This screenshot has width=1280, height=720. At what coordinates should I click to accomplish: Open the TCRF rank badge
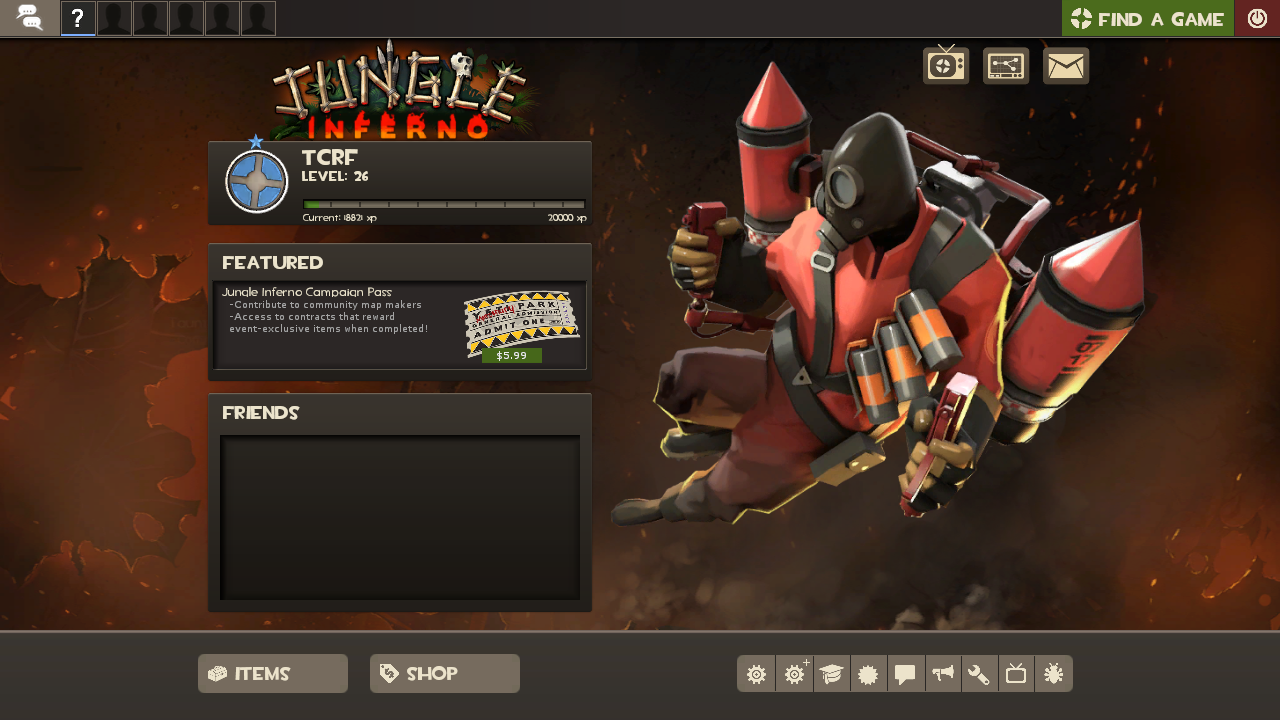pyautogui.click(x=257, y=181)
